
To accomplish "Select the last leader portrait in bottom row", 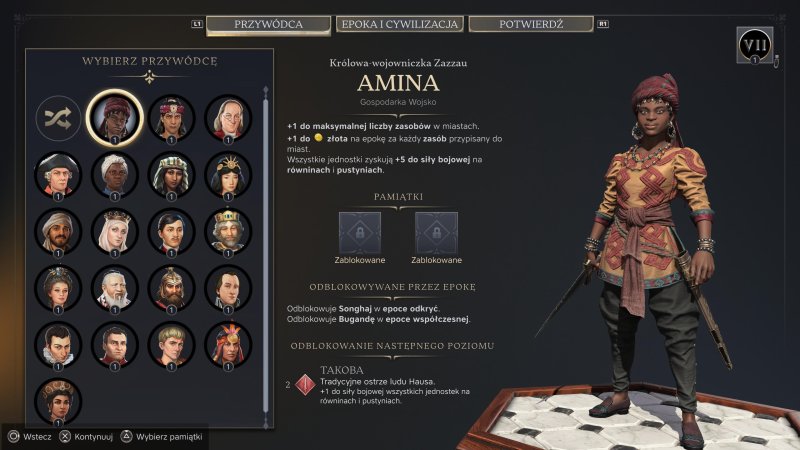I will pos(57,400).
